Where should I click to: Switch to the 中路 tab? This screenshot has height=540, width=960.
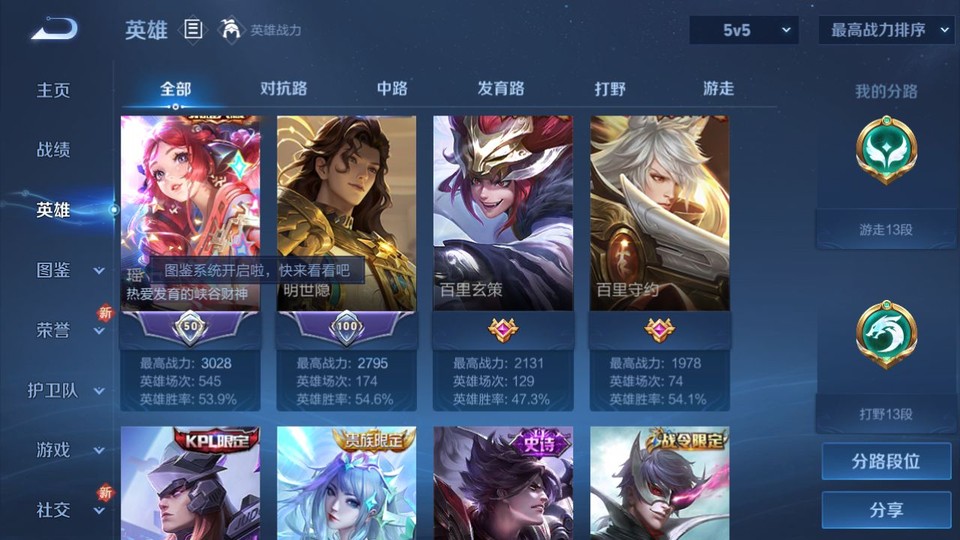pos(392,88)
